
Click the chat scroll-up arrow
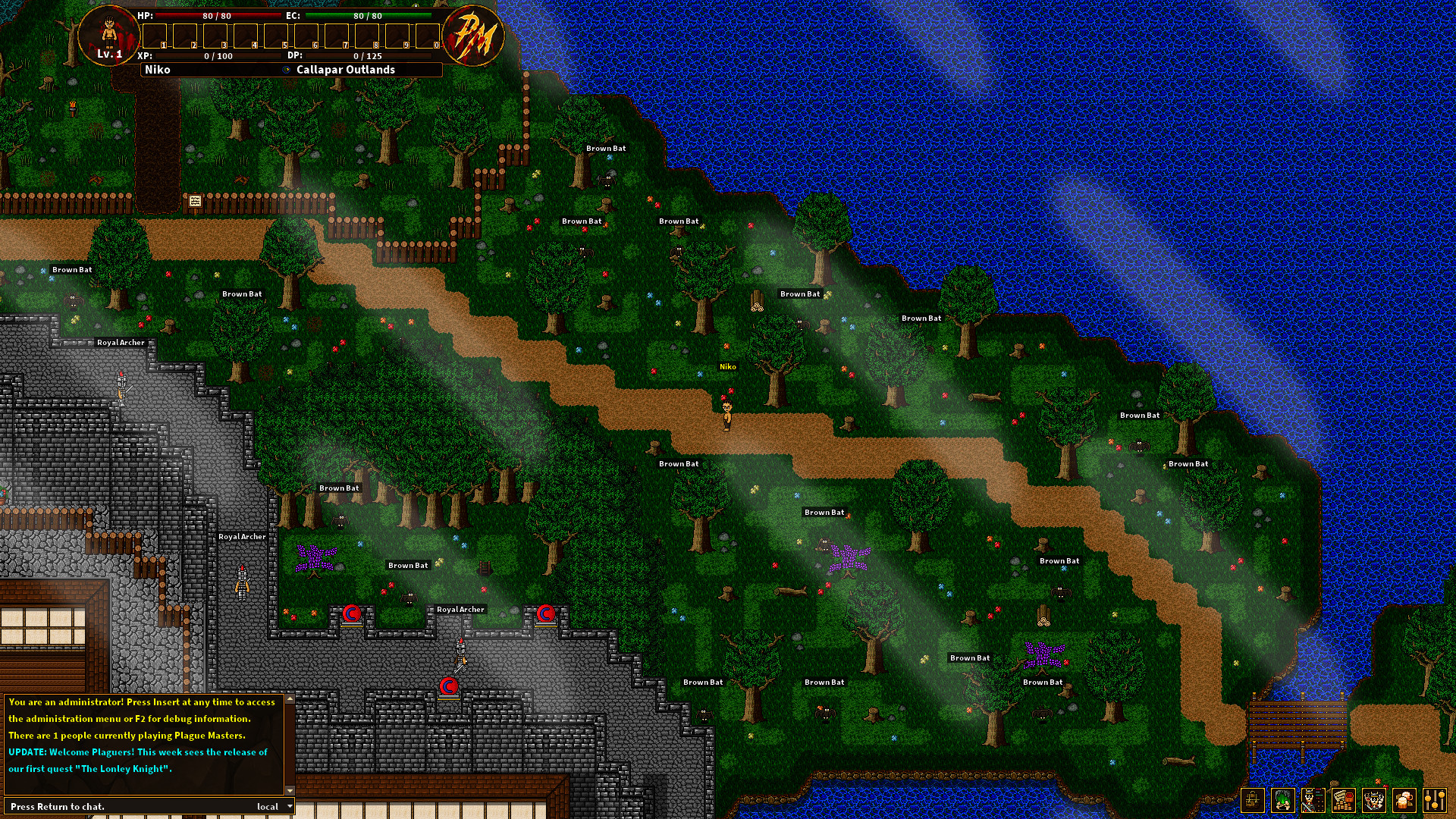pos(290,701)
